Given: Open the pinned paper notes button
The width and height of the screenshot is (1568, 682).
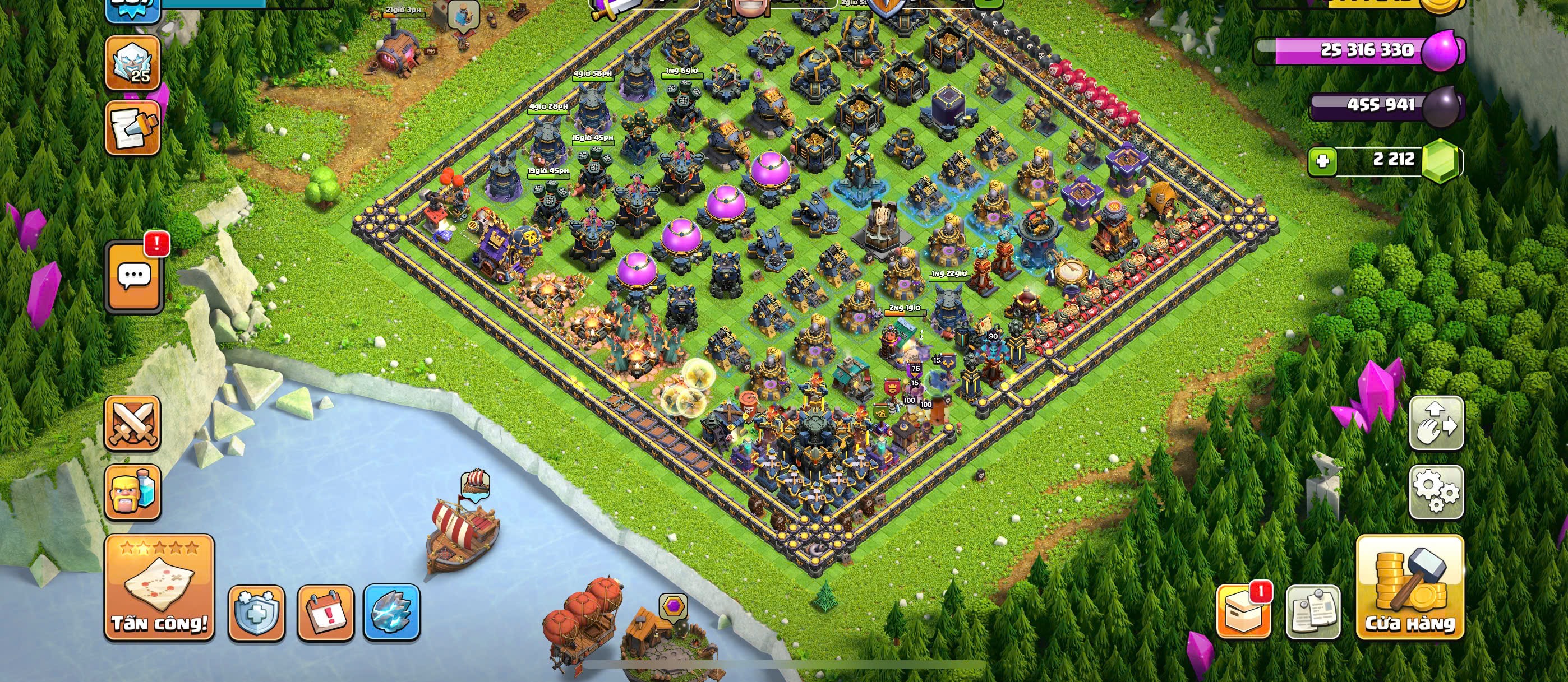Looking at the screenshot, I should 1313,612.
